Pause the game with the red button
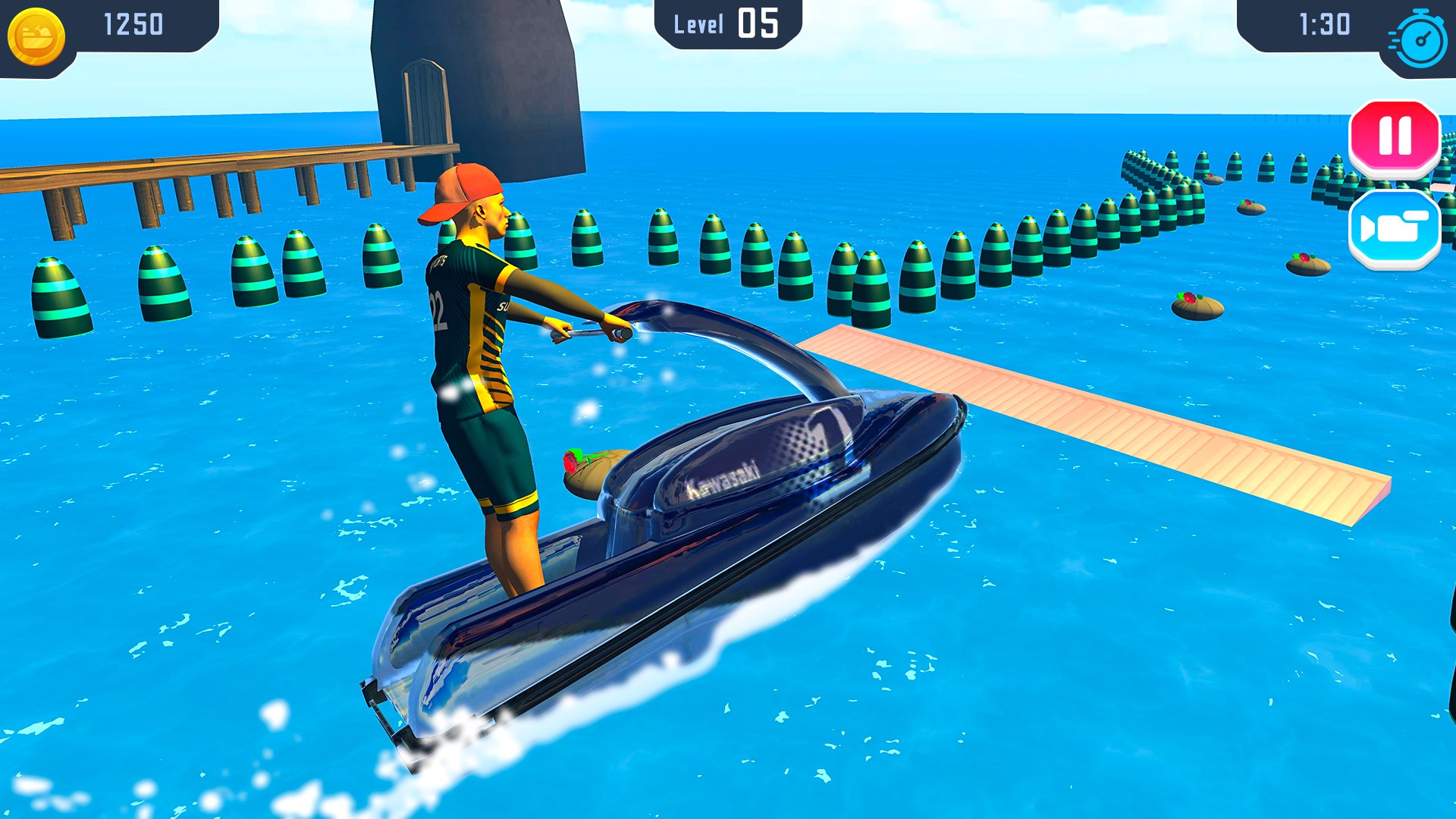The height and width of the screenshot is (819, 1456). point(1394,136)
